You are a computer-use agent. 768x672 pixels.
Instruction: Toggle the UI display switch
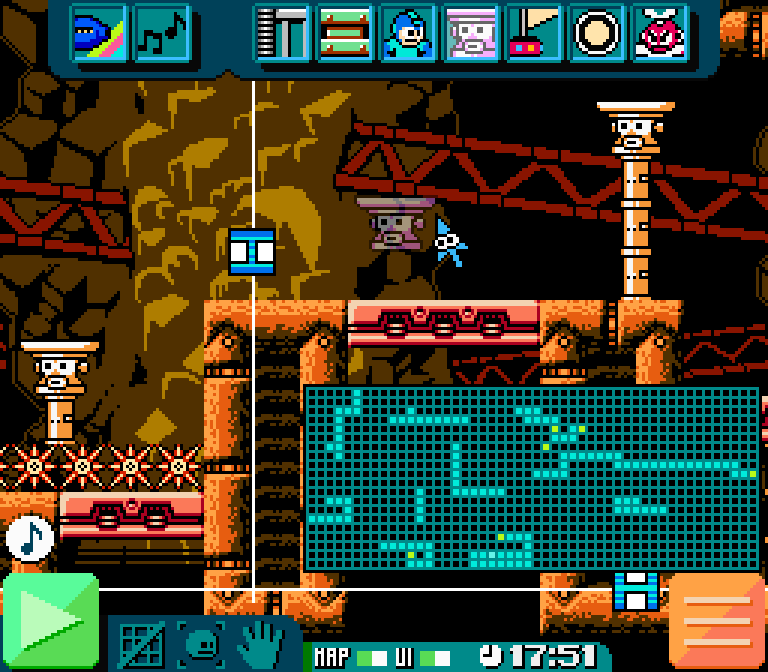coord(435,657)
